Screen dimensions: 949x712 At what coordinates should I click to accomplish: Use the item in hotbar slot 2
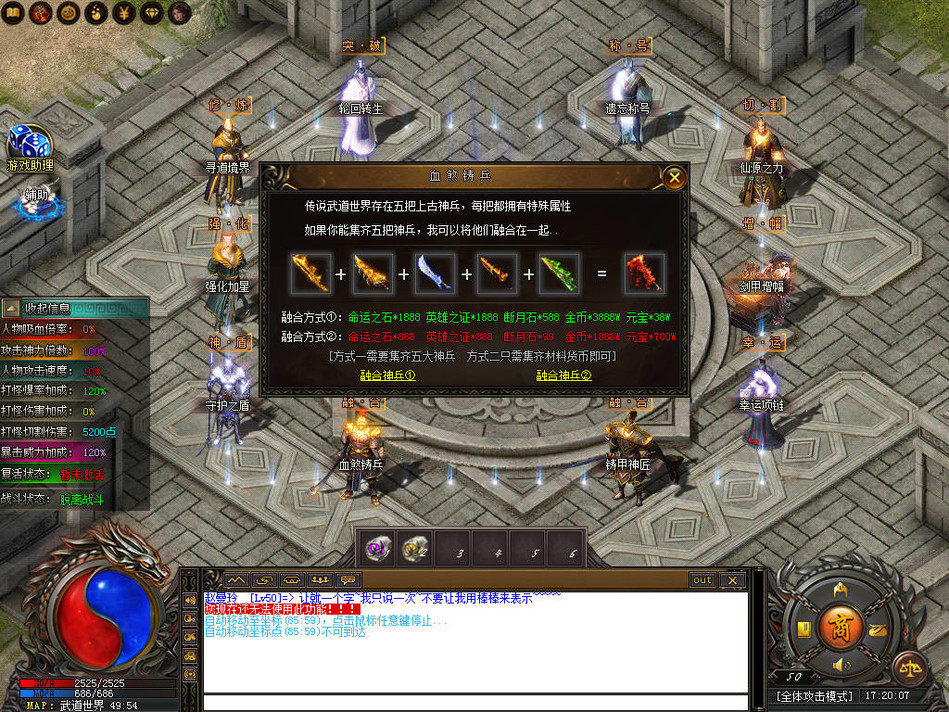415,548
